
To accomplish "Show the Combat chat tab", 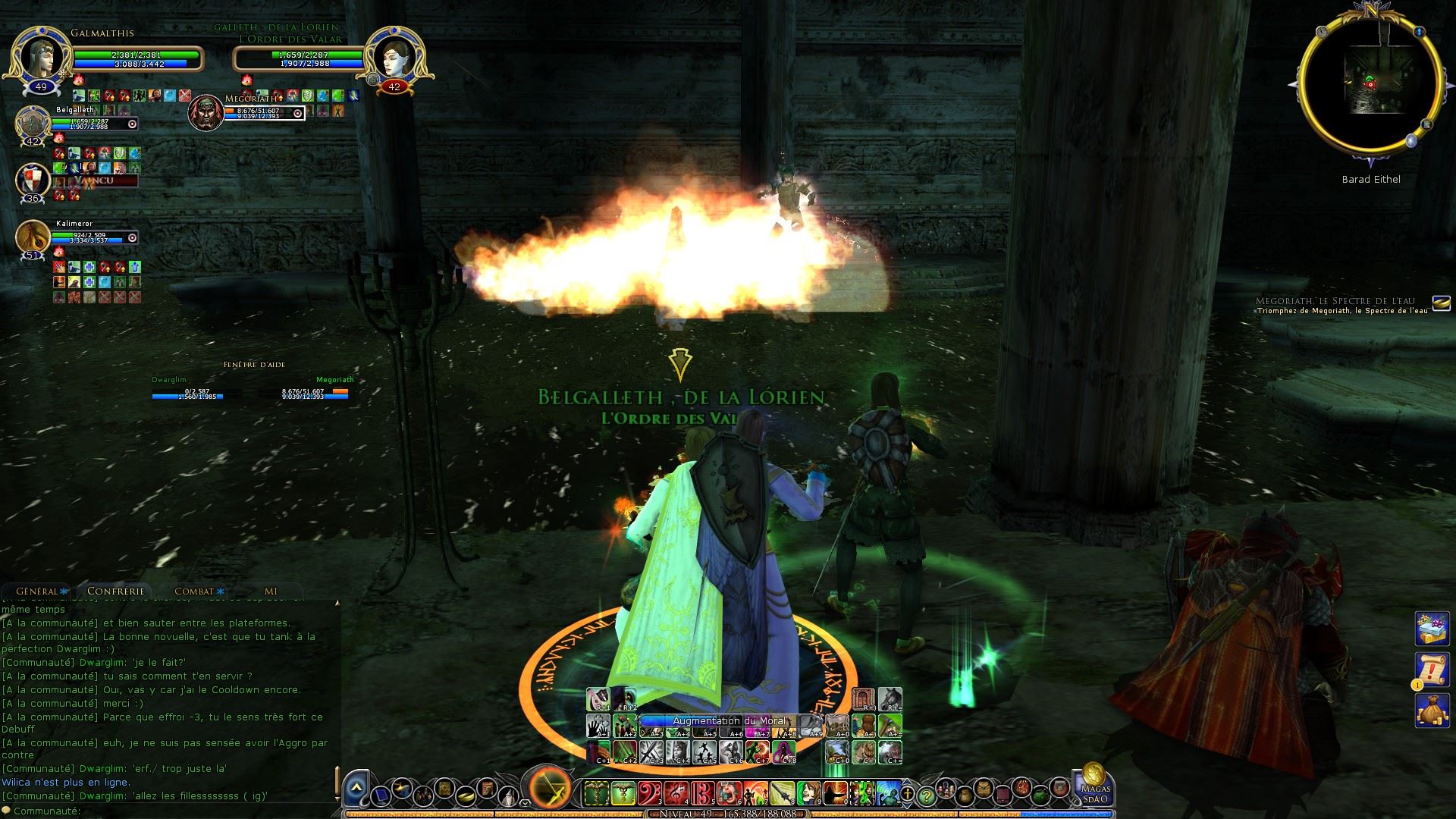I will click(195, 591).
